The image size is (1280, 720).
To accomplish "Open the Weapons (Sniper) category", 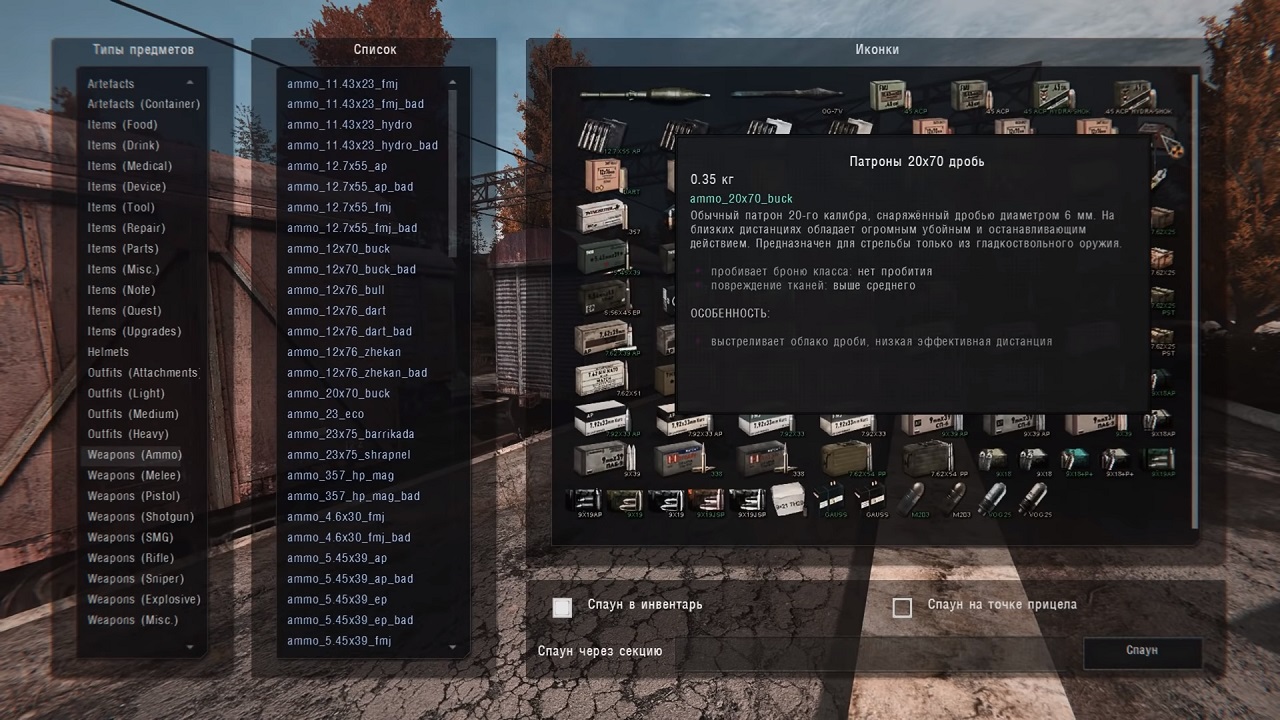I will pos(135,579).
